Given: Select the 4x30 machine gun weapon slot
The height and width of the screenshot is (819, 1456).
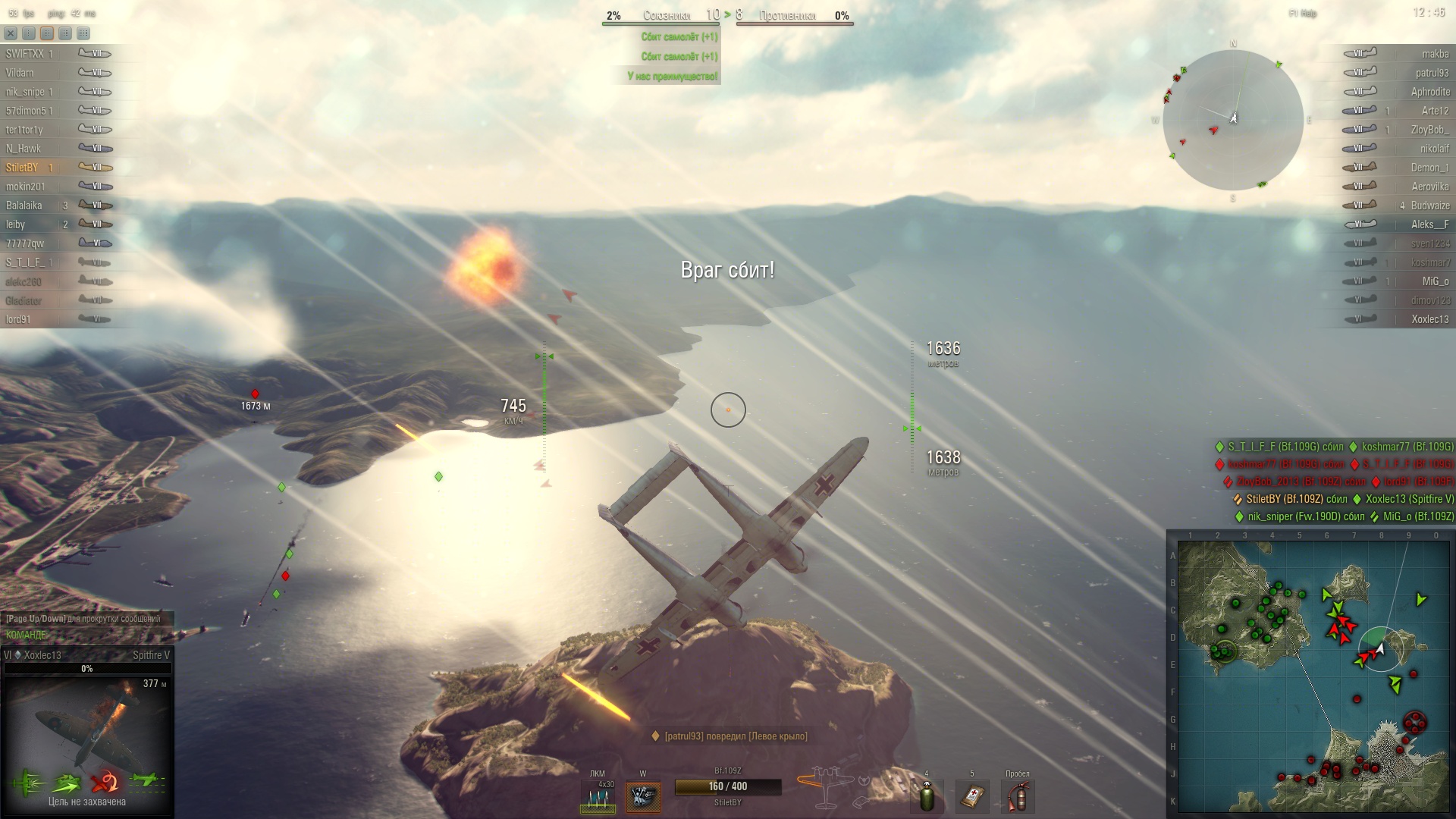Looking at the screenshot, I should [598, 798].
